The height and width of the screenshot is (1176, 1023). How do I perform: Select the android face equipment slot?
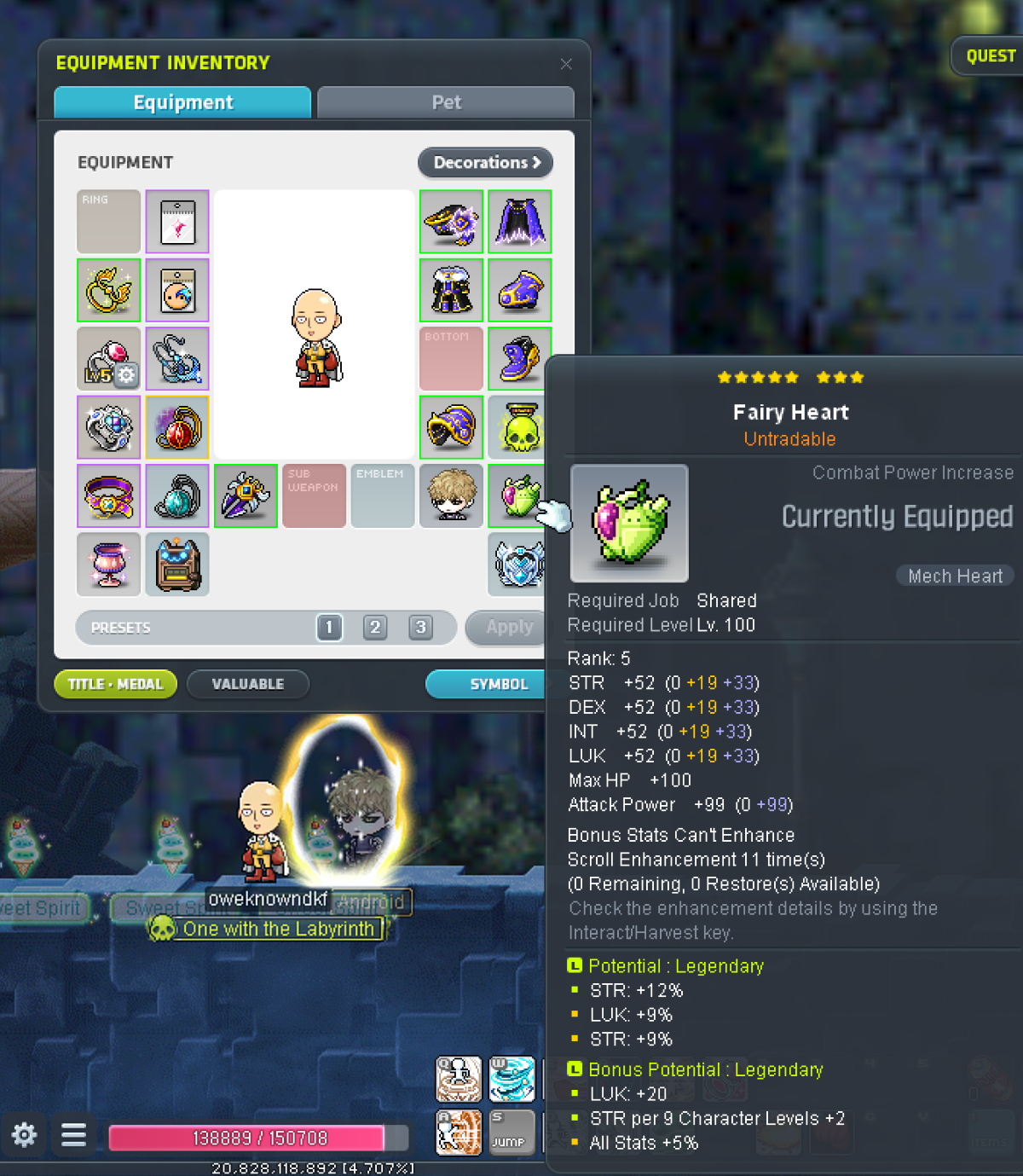click(x=452, y=495)
